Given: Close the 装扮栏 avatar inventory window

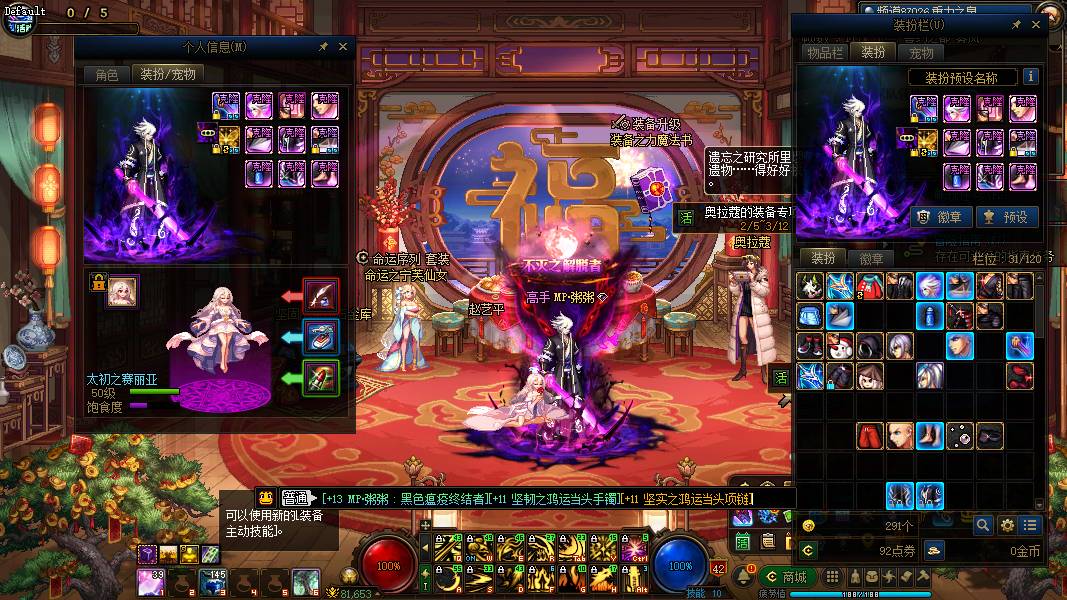Looking at the screenshot, I should point(1036,24).
